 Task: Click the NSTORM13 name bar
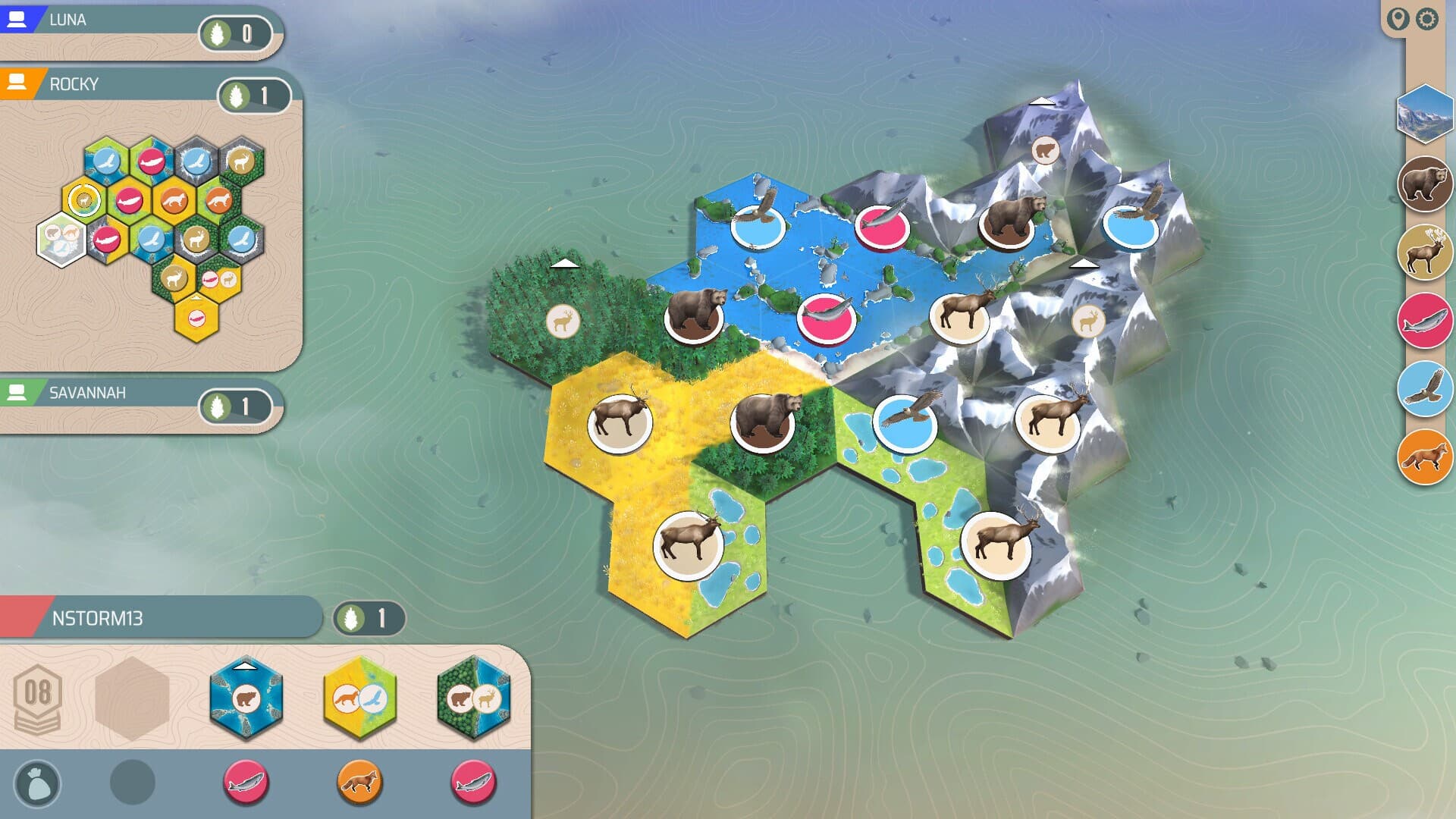pos(152,620)
